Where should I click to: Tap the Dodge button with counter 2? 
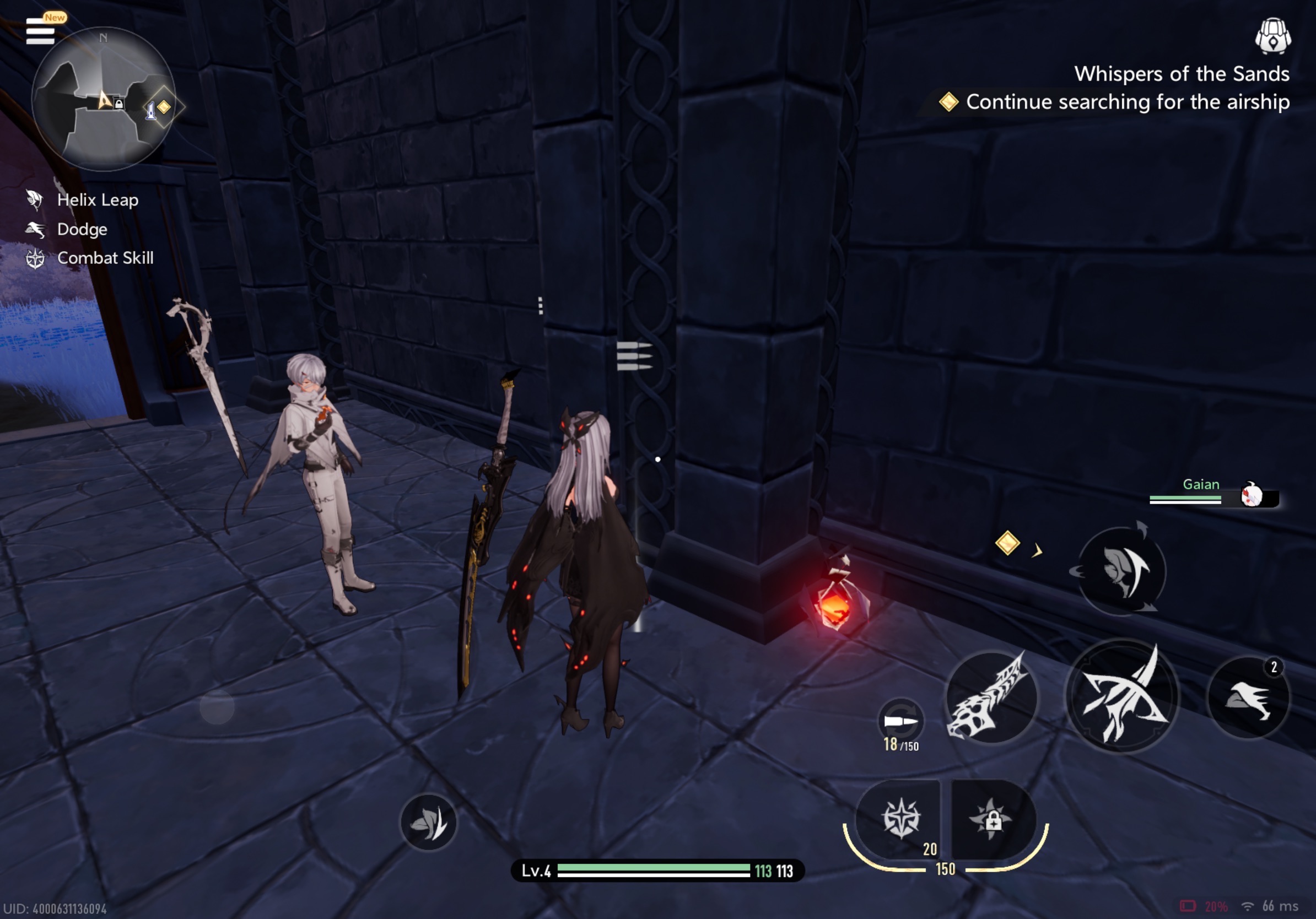1248,698
